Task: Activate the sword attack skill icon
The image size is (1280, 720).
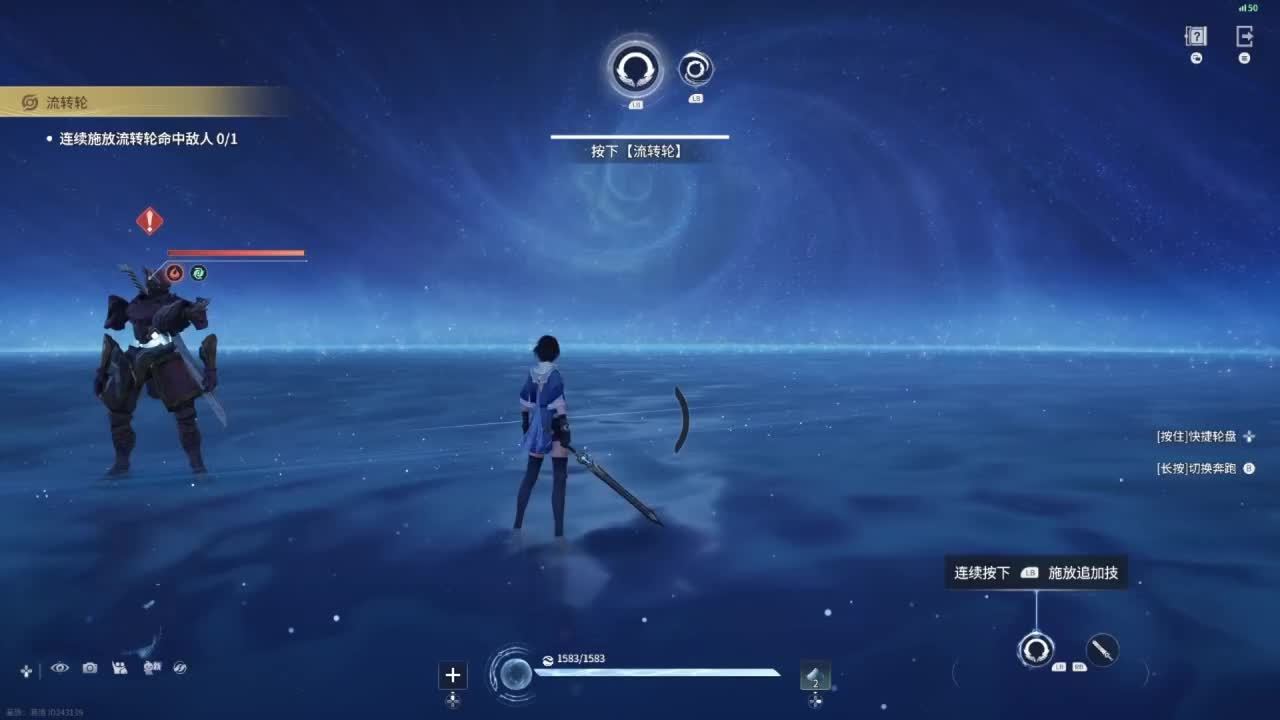Action: 1102,650
